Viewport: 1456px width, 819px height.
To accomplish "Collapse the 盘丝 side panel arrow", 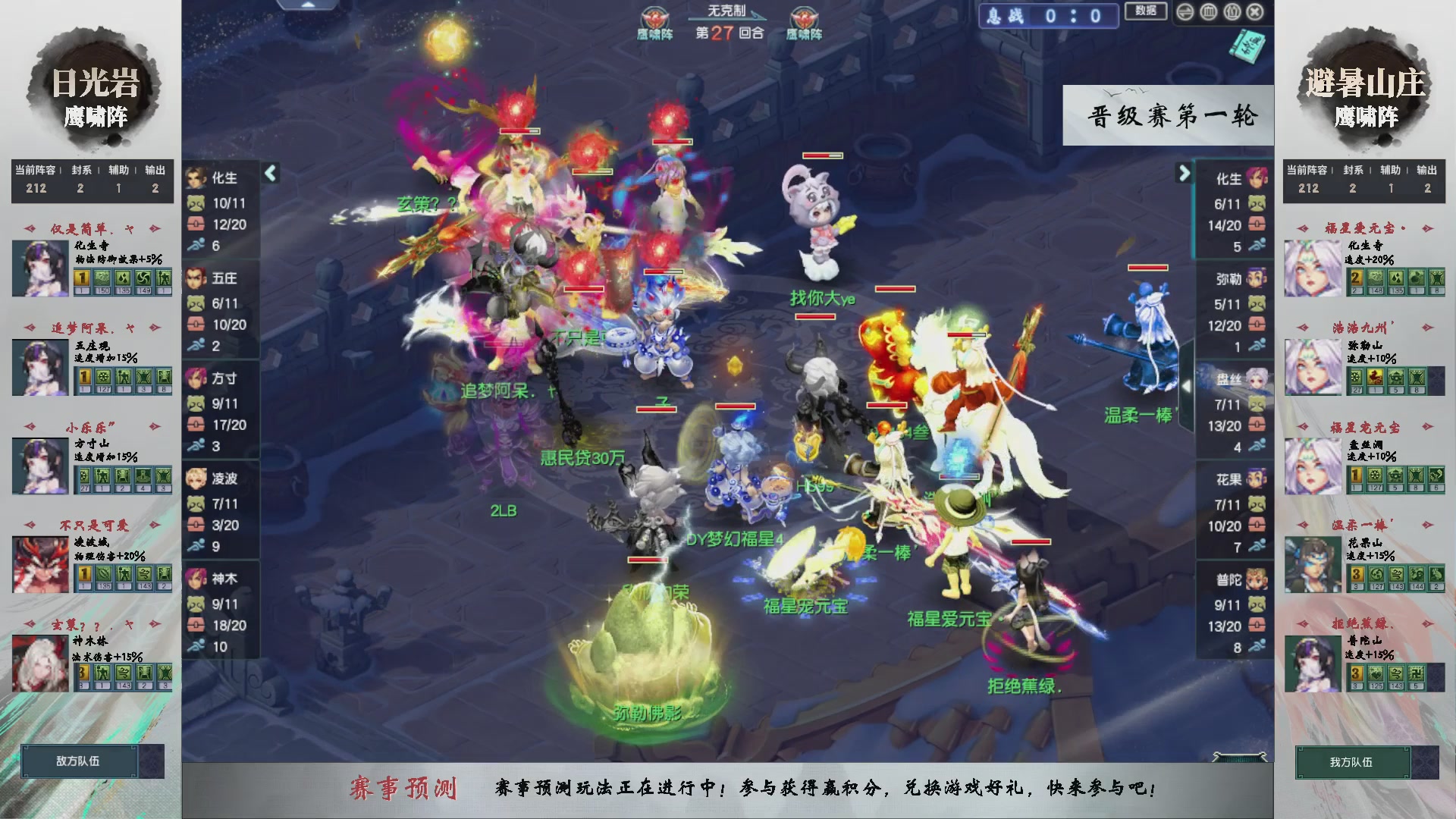I will coord(1187,387).
